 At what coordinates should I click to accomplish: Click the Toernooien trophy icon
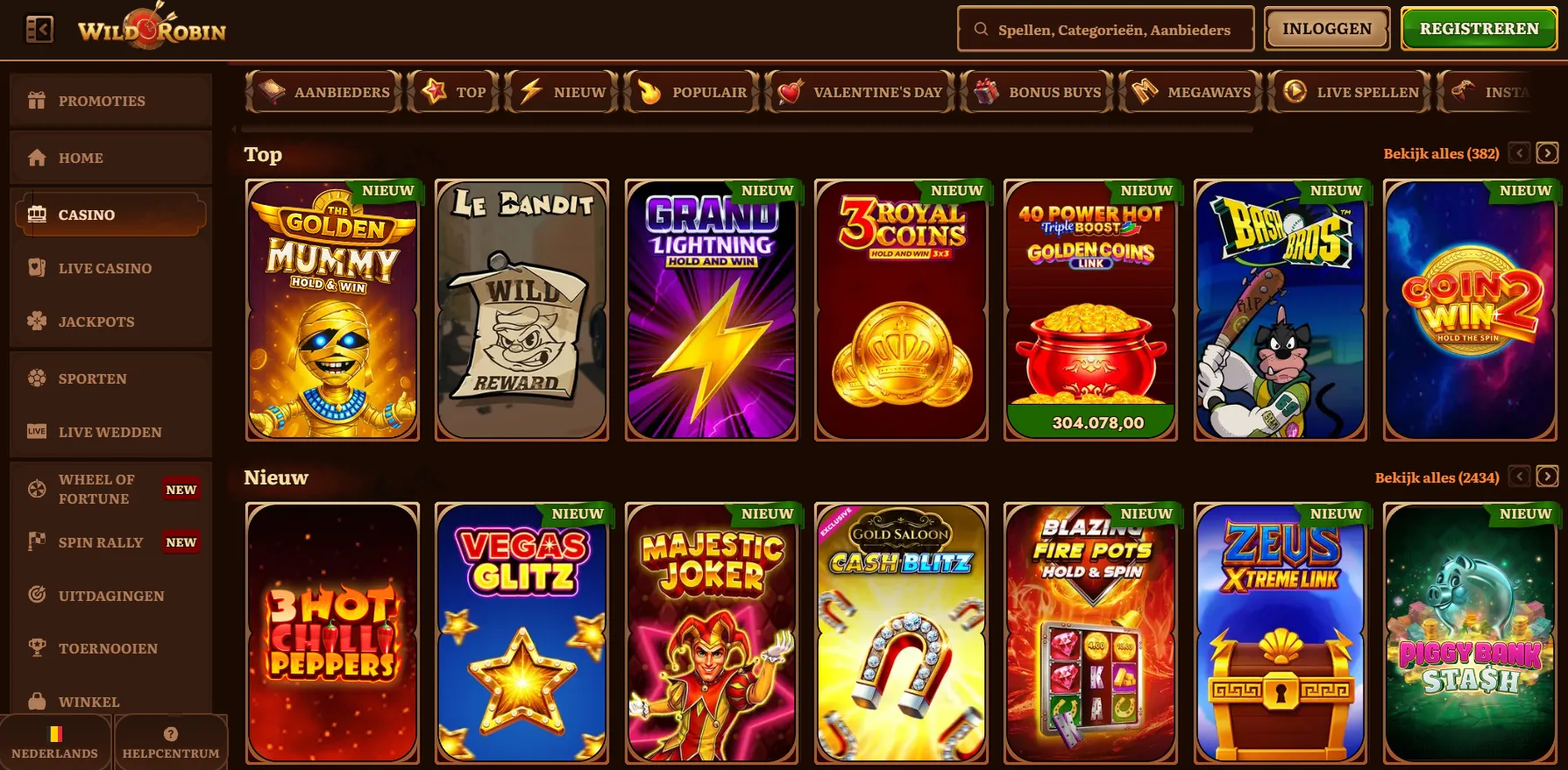point(36,648)
